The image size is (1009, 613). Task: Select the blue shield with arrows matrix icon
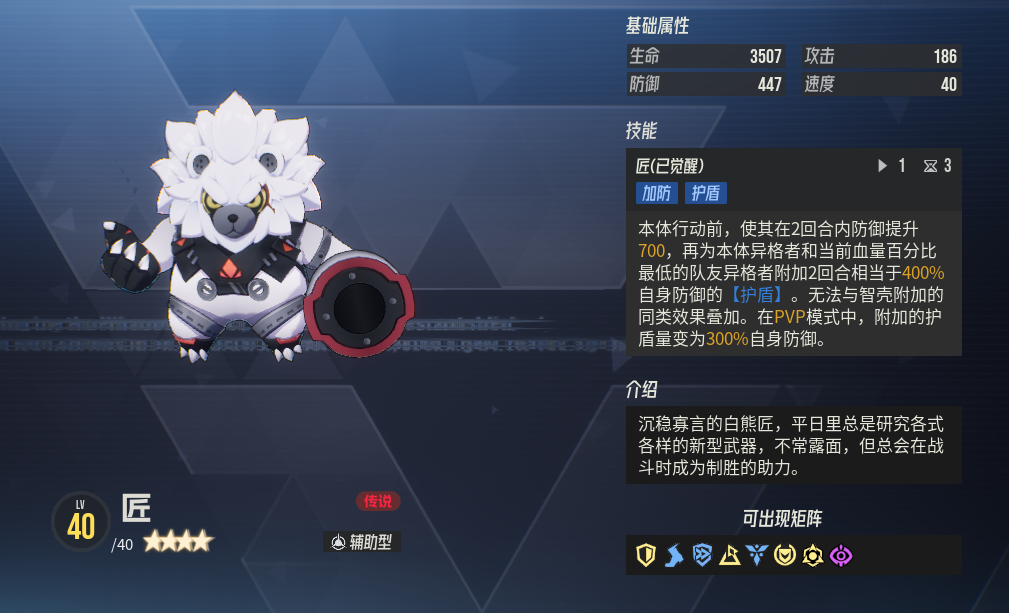click(x=702, y=555)
